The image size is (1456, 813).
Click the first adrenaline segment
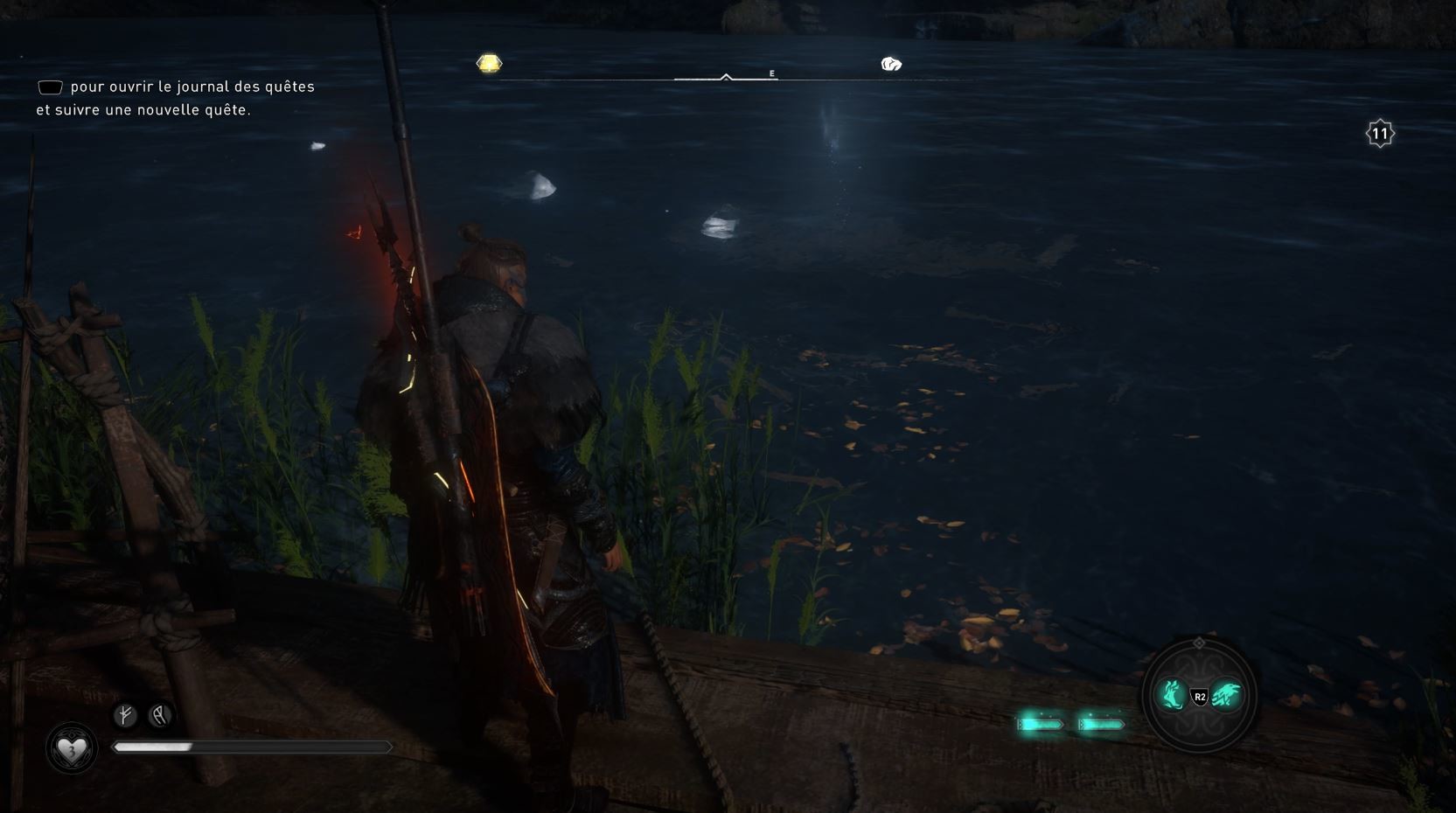(x=1041, y=724)
